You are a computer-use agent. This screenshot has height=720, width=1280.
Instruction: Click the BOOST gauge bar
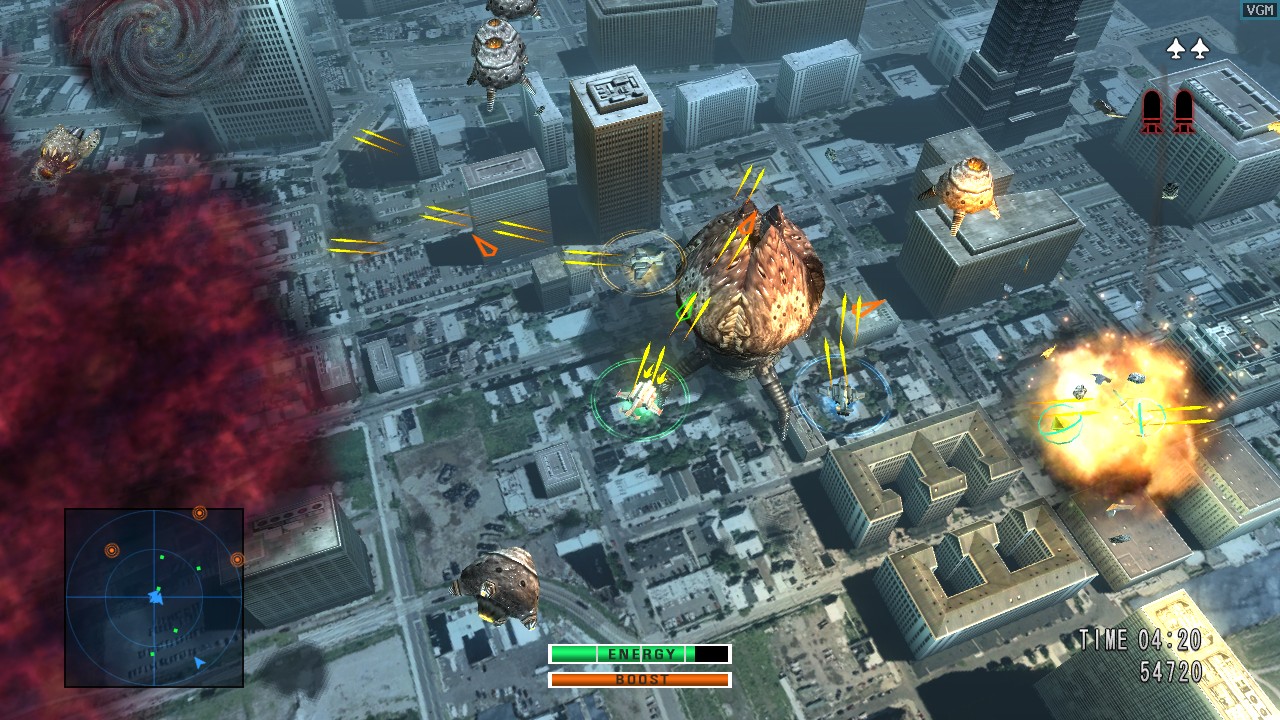pos(640,678)
